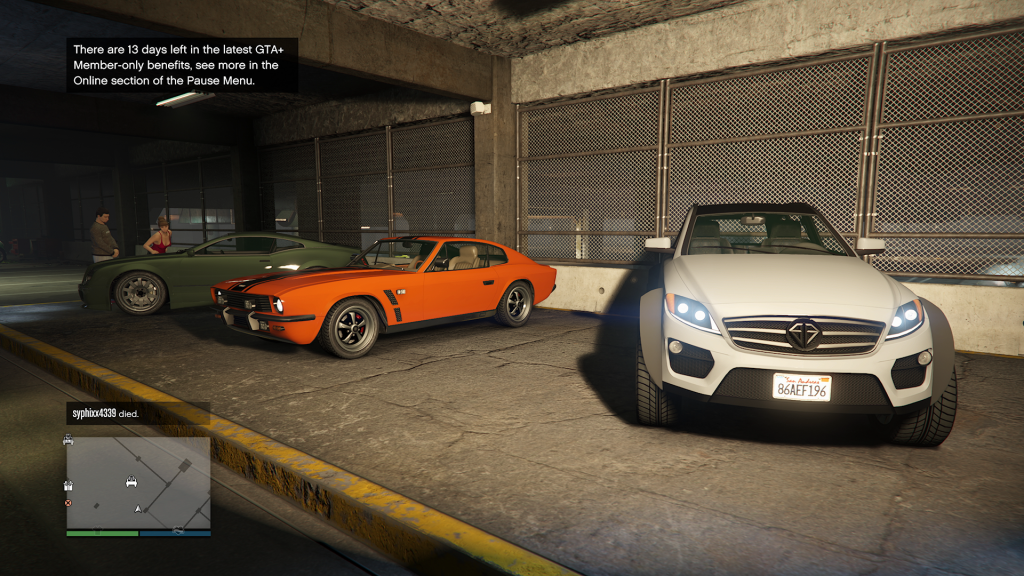The height and width of the screenshot is (576, 1024).
Task: Select the vehicle blip at the minimap's top-left corner
Action: (x=68, y=439)
